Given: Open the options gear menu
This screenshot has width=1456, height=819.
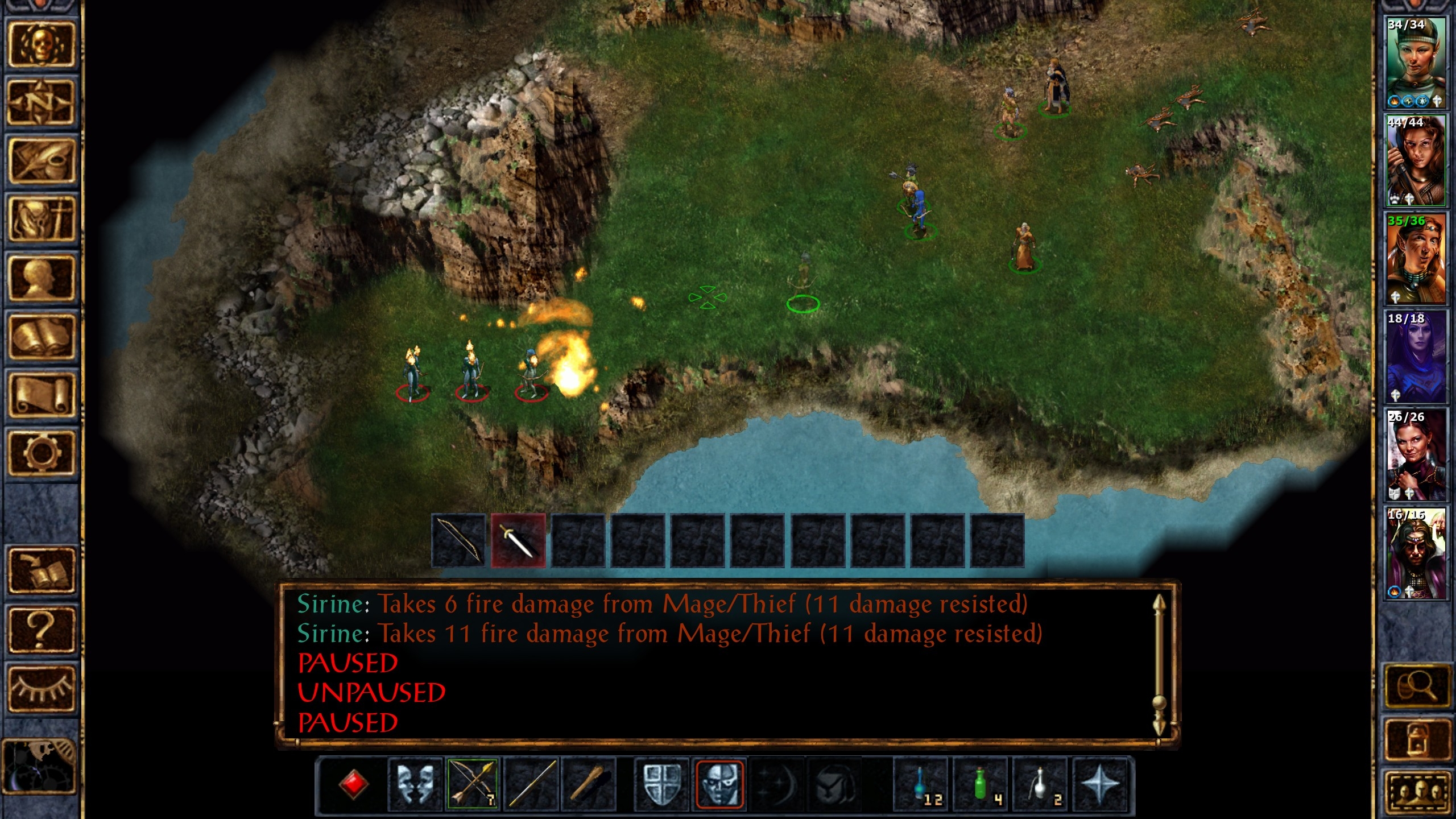Looking at the screenshot, I should [x=41, y=453].
